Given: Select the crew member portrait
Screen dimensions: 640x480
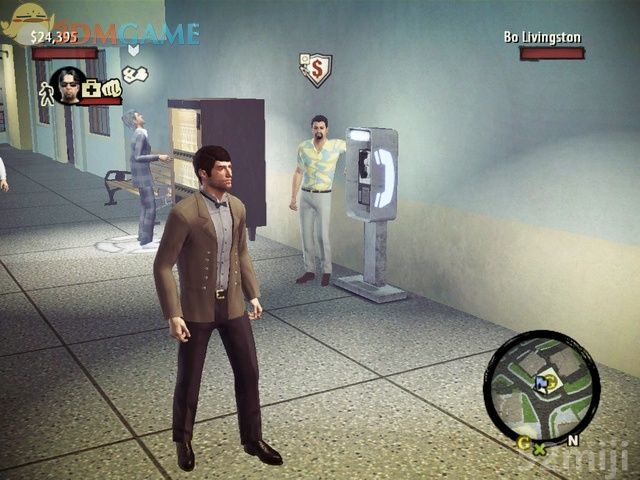Looking at the screenshot, I should (x=67, y=86).
